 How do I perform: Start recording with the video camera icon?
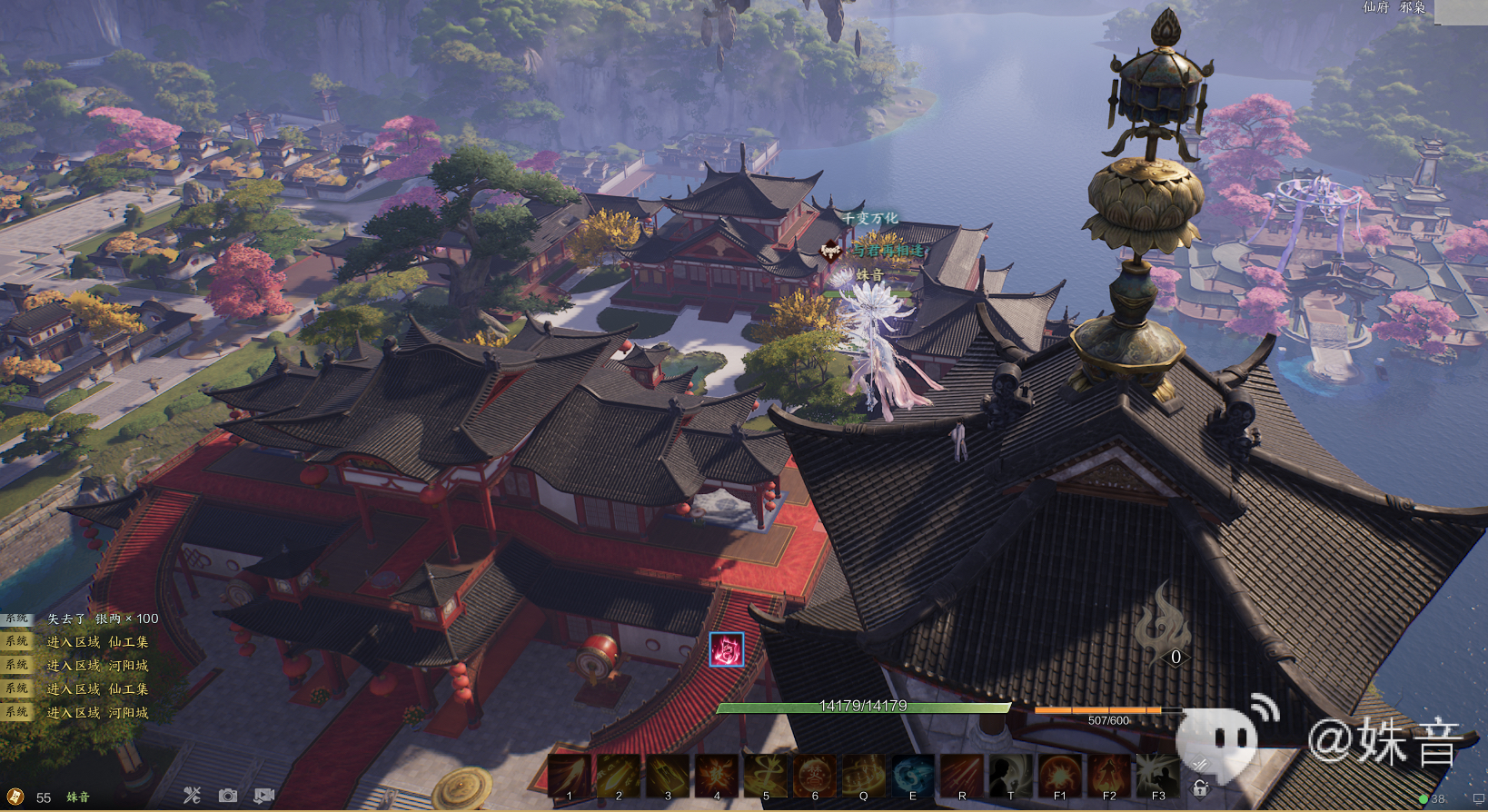[264, 796]
